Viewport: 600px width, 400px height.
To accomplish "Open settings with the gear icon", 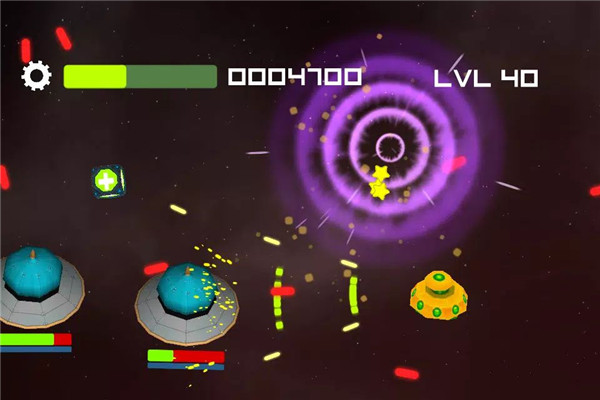I will pyautogui.click(x=36, y=76).
